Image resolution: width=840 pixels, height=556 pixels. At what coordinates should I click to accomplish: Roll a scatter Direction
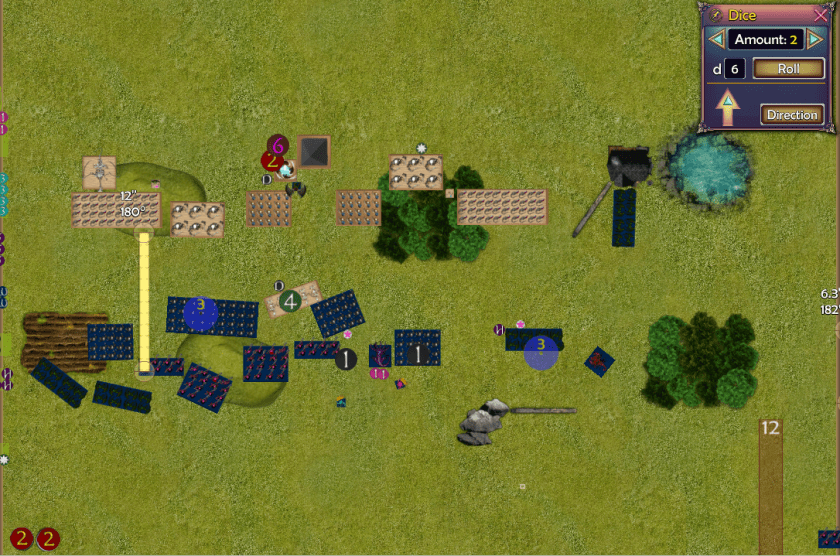coord(791,114)
